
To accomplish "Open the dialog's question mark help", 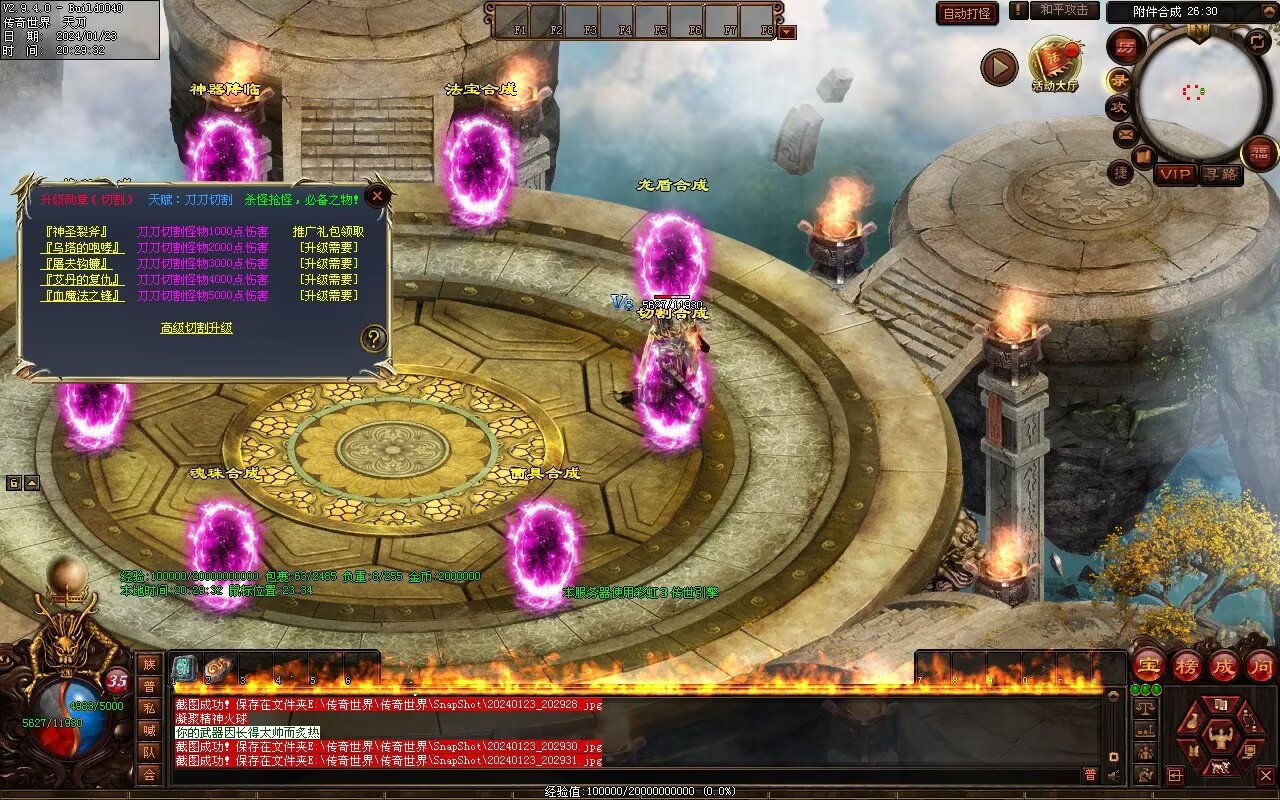I will pyautogui.click(x=373, y=338).
